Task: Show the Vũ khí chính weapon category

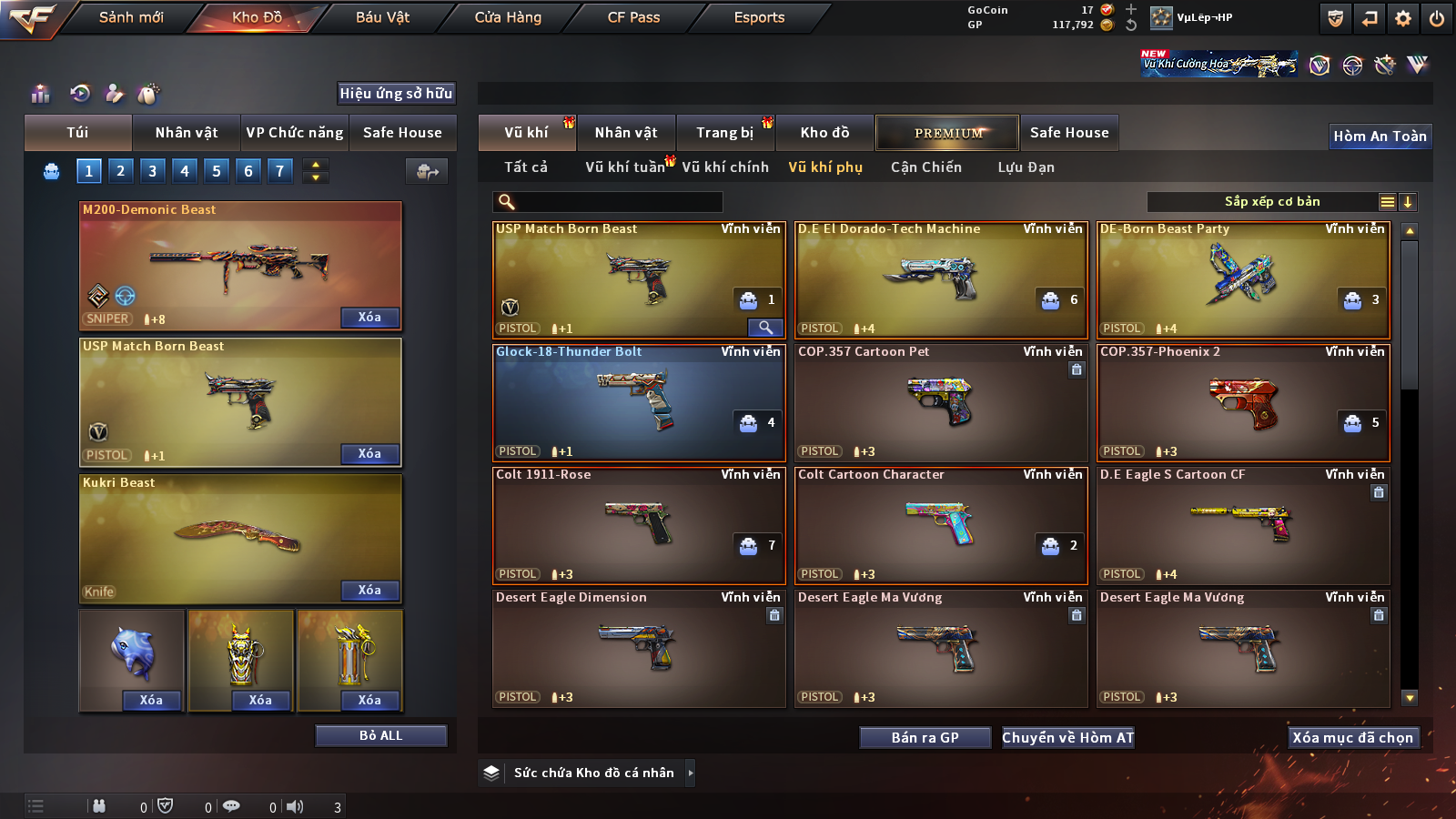Action: coord(724,167)
